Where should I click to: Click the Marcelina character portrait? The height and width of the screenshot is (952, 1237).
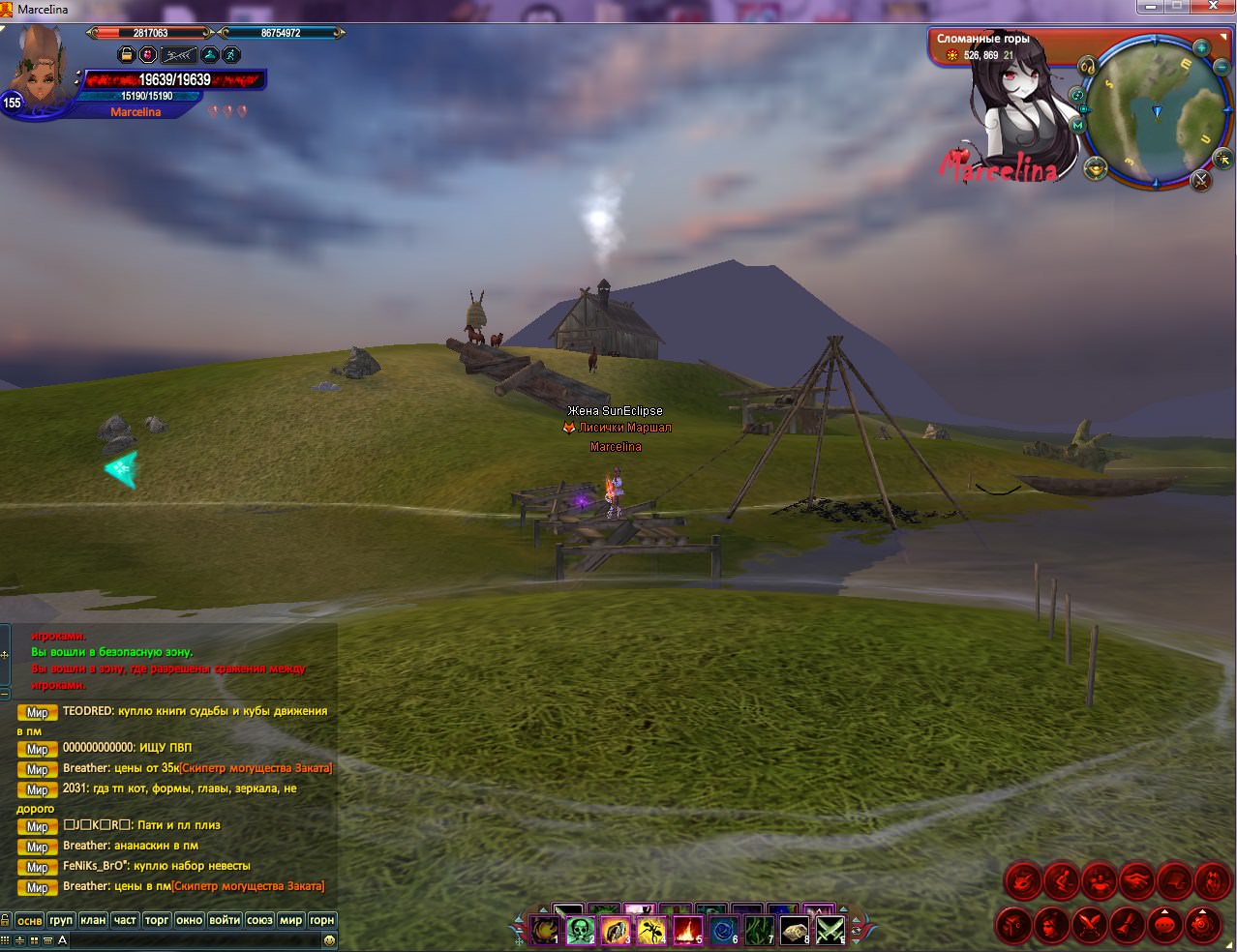click(39, 70)
